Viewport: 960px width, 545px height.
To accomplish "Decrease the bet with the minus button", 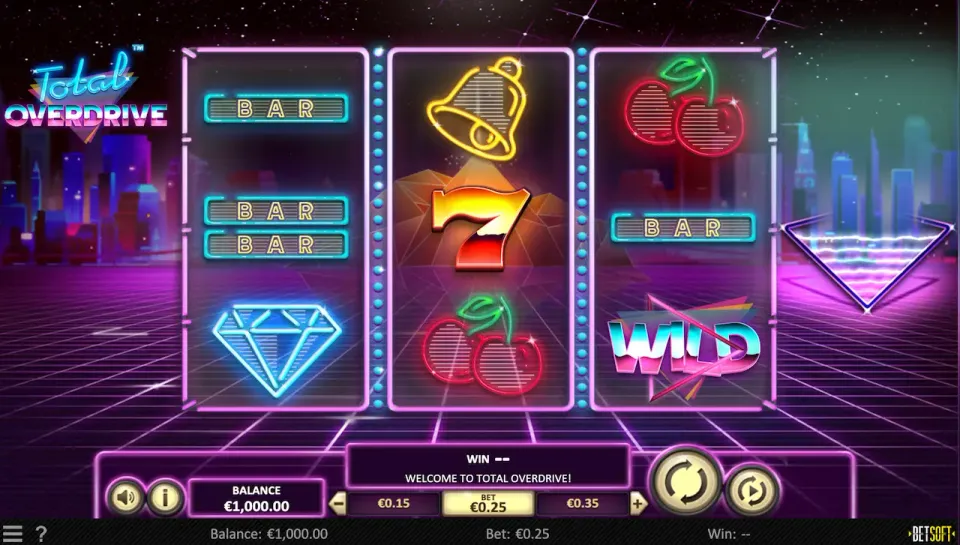I will click(336, 503).
